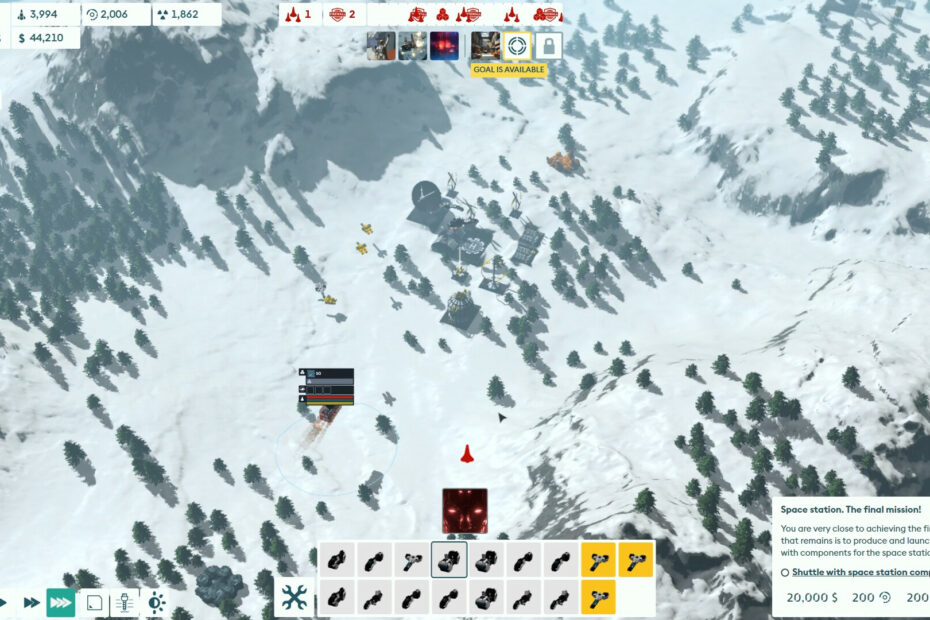Set game speed to fastest triple arrows

pos(60,603)
